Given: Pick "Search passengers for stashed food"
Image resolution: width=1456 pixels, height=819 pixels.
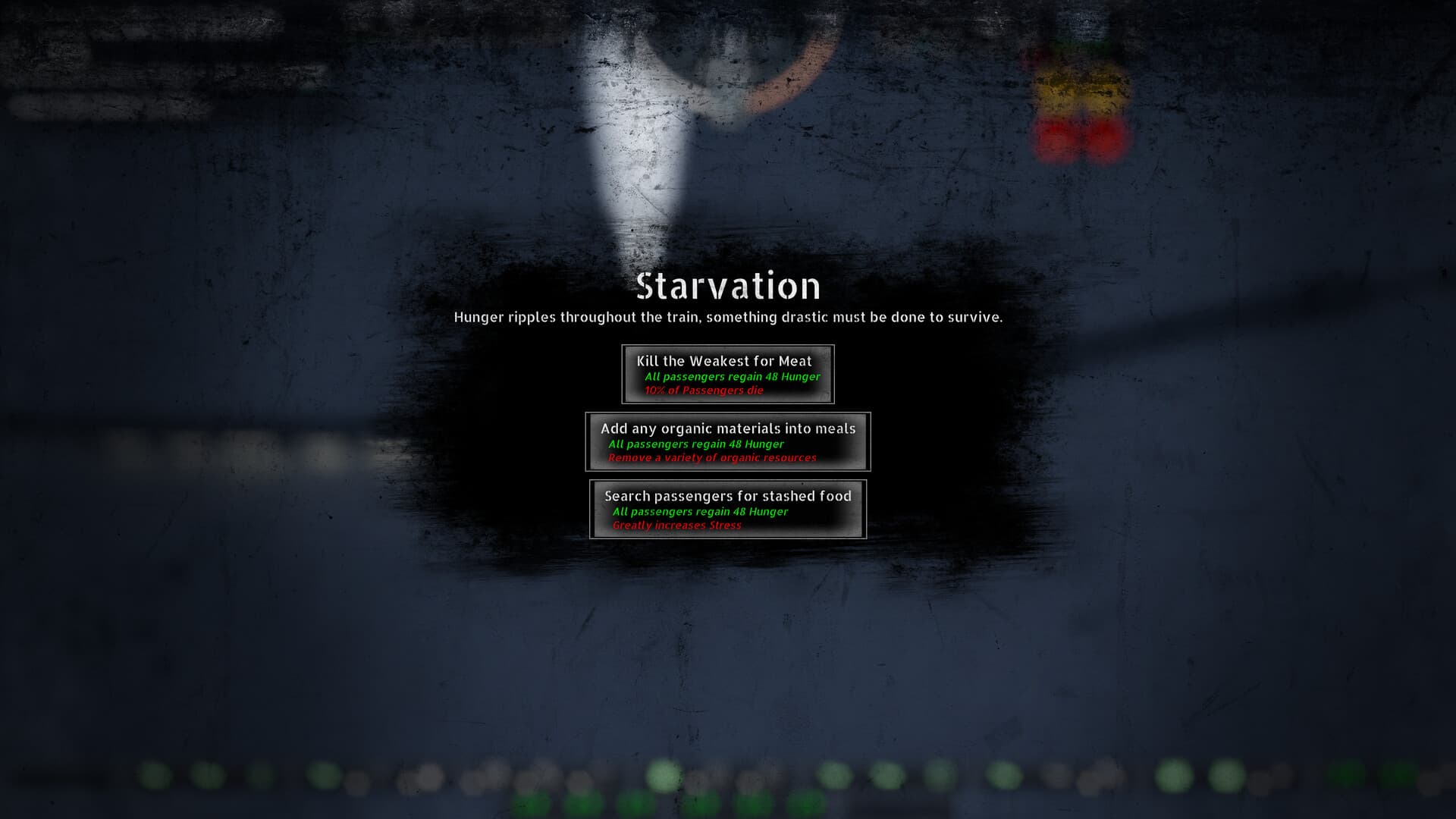Looking at the screenshot, I should pos(726,509).
